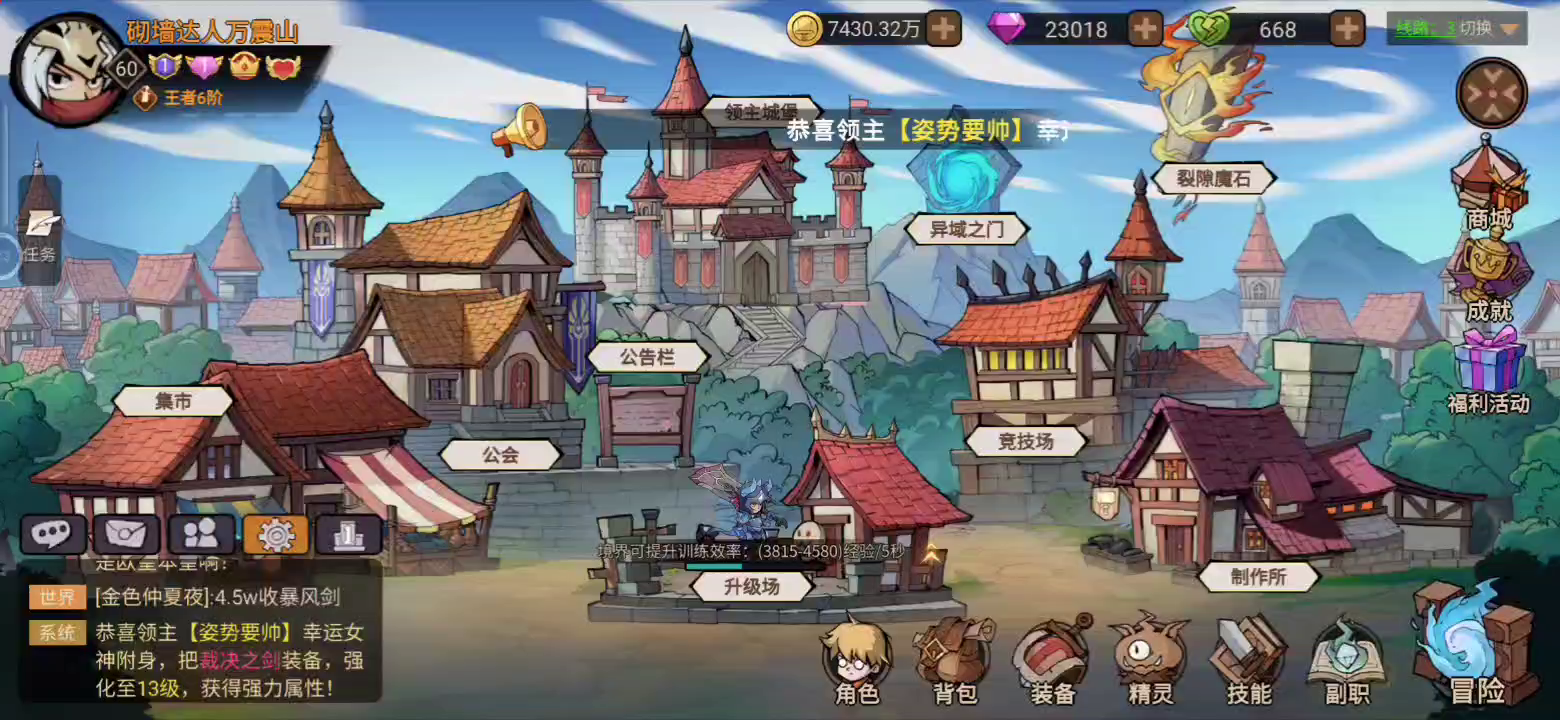Switch to the 世界 chat channel tab
The image size is (1560, 720).
click(x=57, y=596)
